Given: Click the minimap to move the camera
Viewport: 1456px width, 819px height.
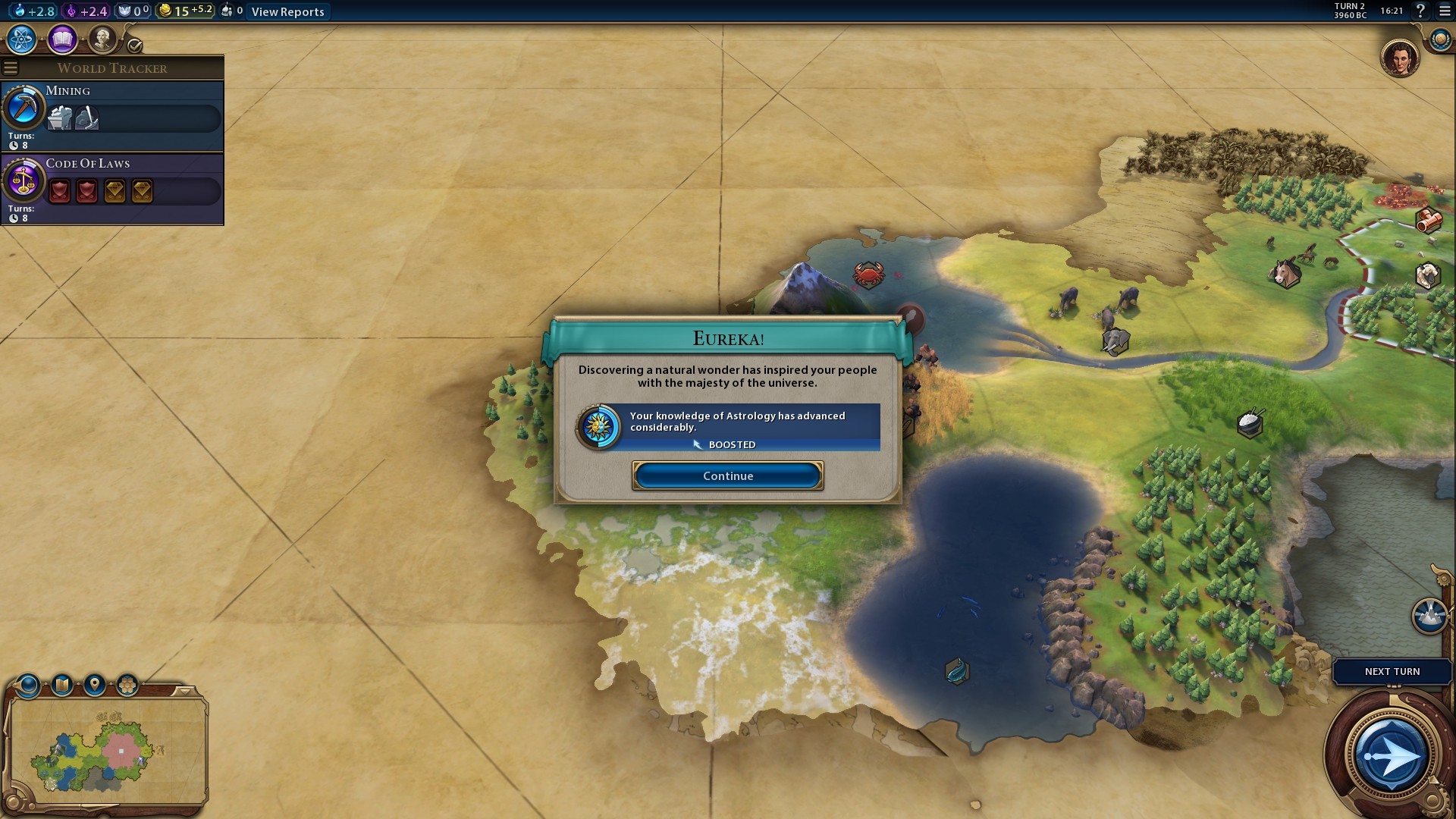Looking at the screenshot, I should coord(106,751).
